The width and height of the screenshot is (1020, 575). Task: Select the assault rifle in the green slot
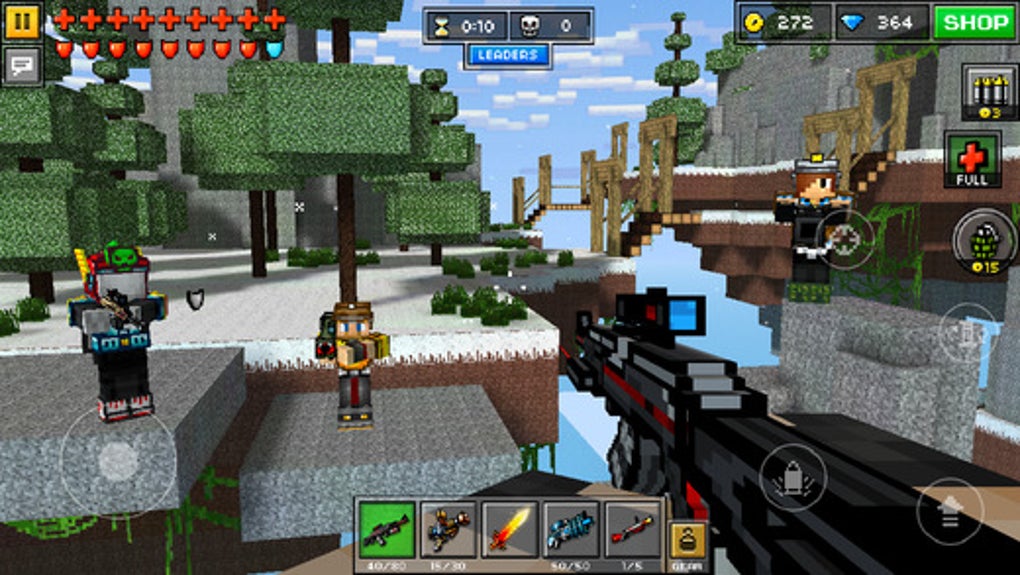click(386, 530)
